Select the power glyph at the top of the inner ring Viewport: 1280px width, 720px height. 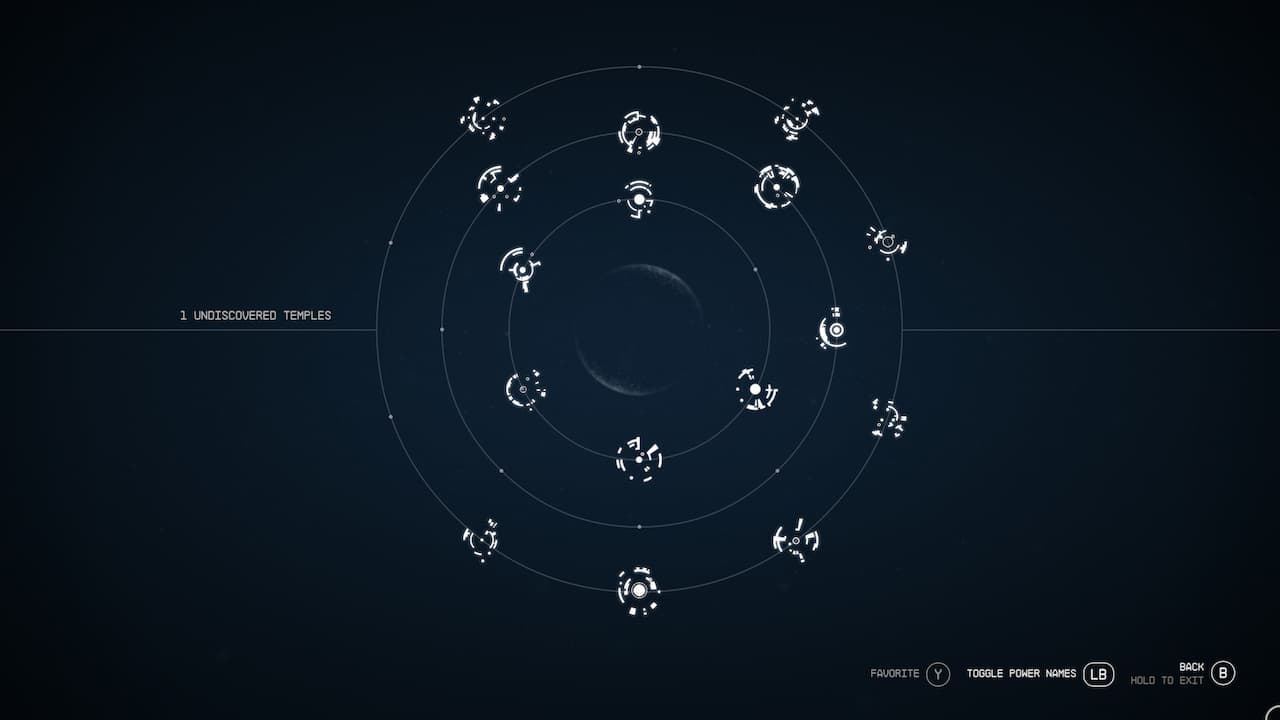click(638, 200)
